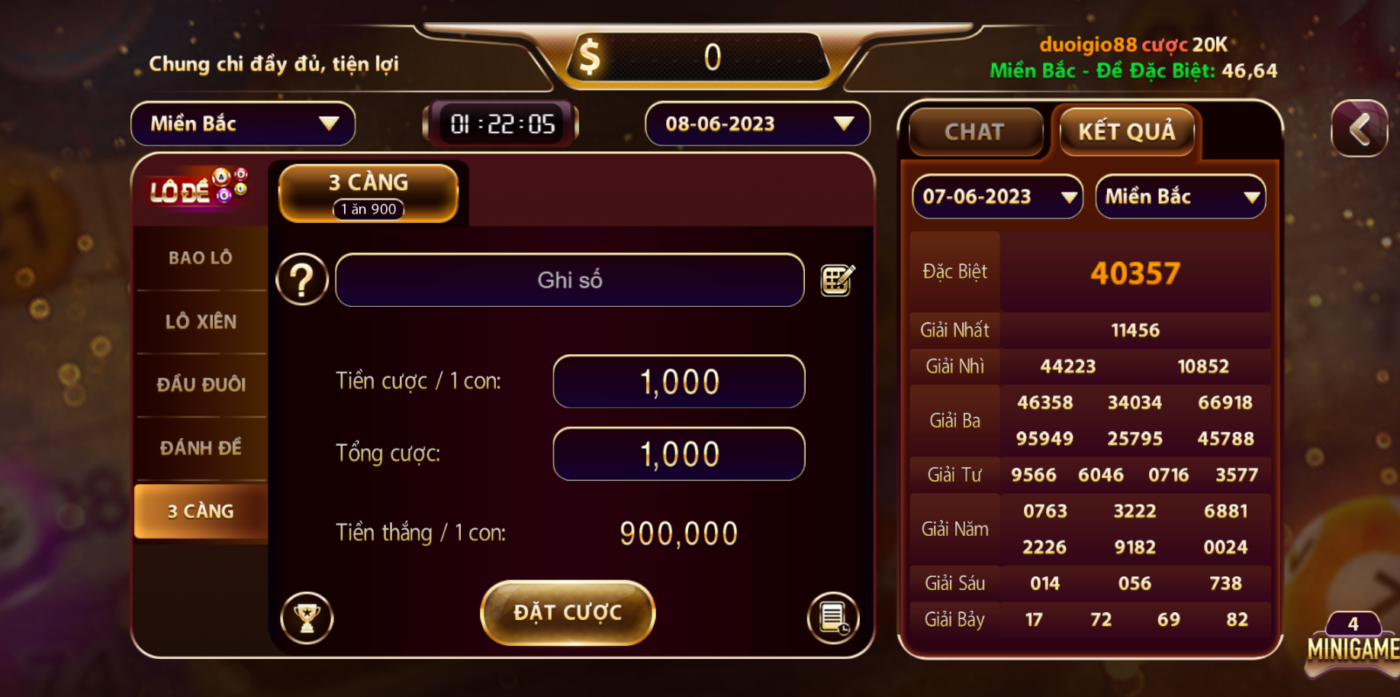Edit the Tiền cược / 1 con amount field

[x=679, y=382]
